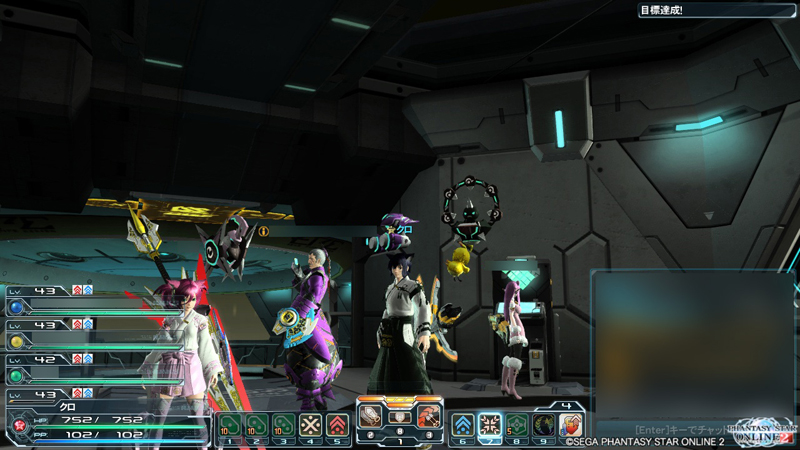Select the red weapon action on the palette's right
The width and height of the screenshot is (800, 450).
pos(428,415)
